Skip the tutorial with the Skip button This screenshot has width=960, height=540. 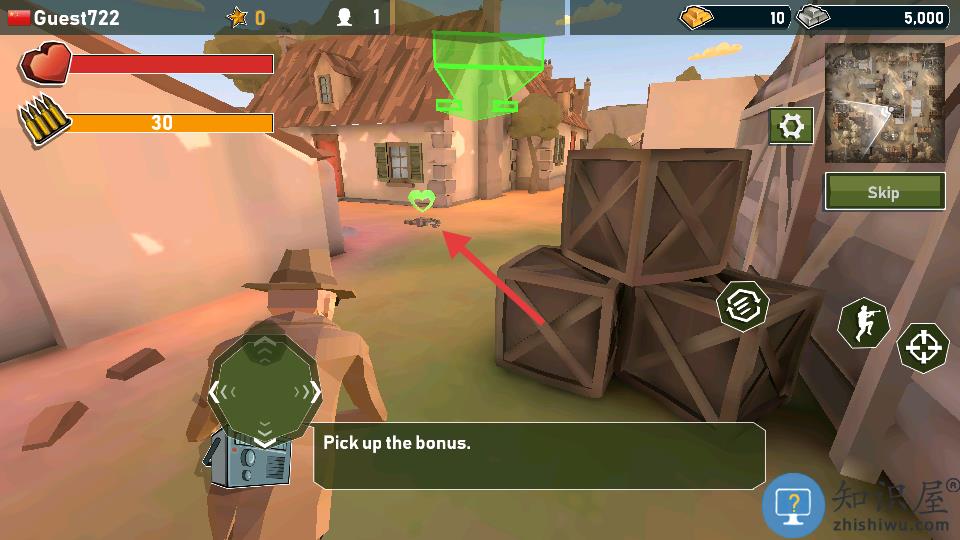(884, 192)
